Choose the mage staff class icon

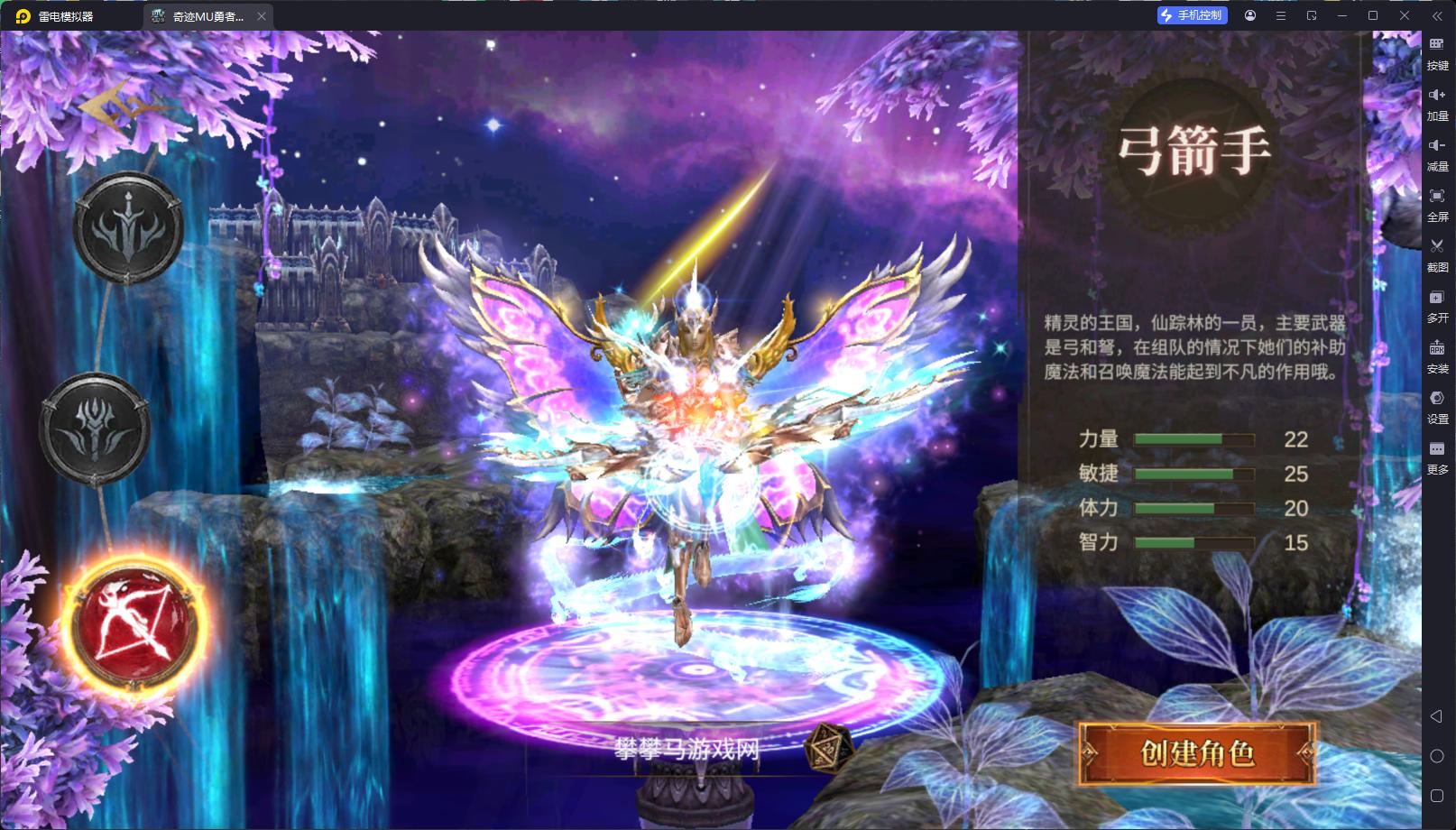95,429
